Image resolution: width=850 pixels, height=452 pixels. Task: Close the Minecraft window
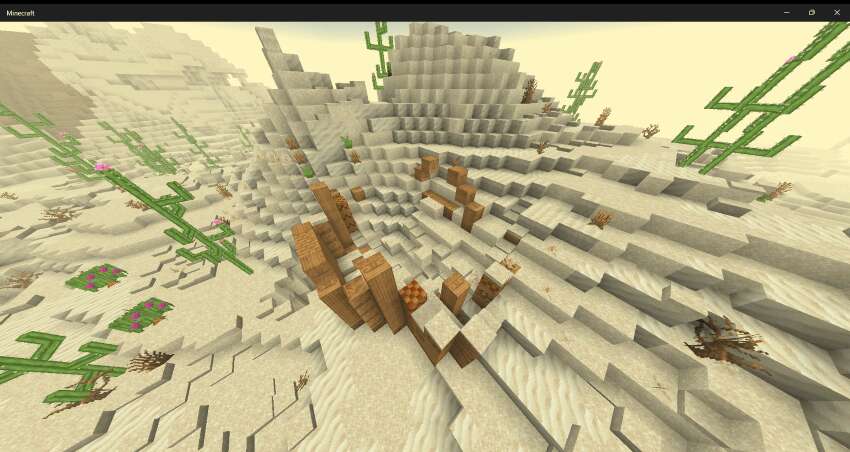pos(836,12)
